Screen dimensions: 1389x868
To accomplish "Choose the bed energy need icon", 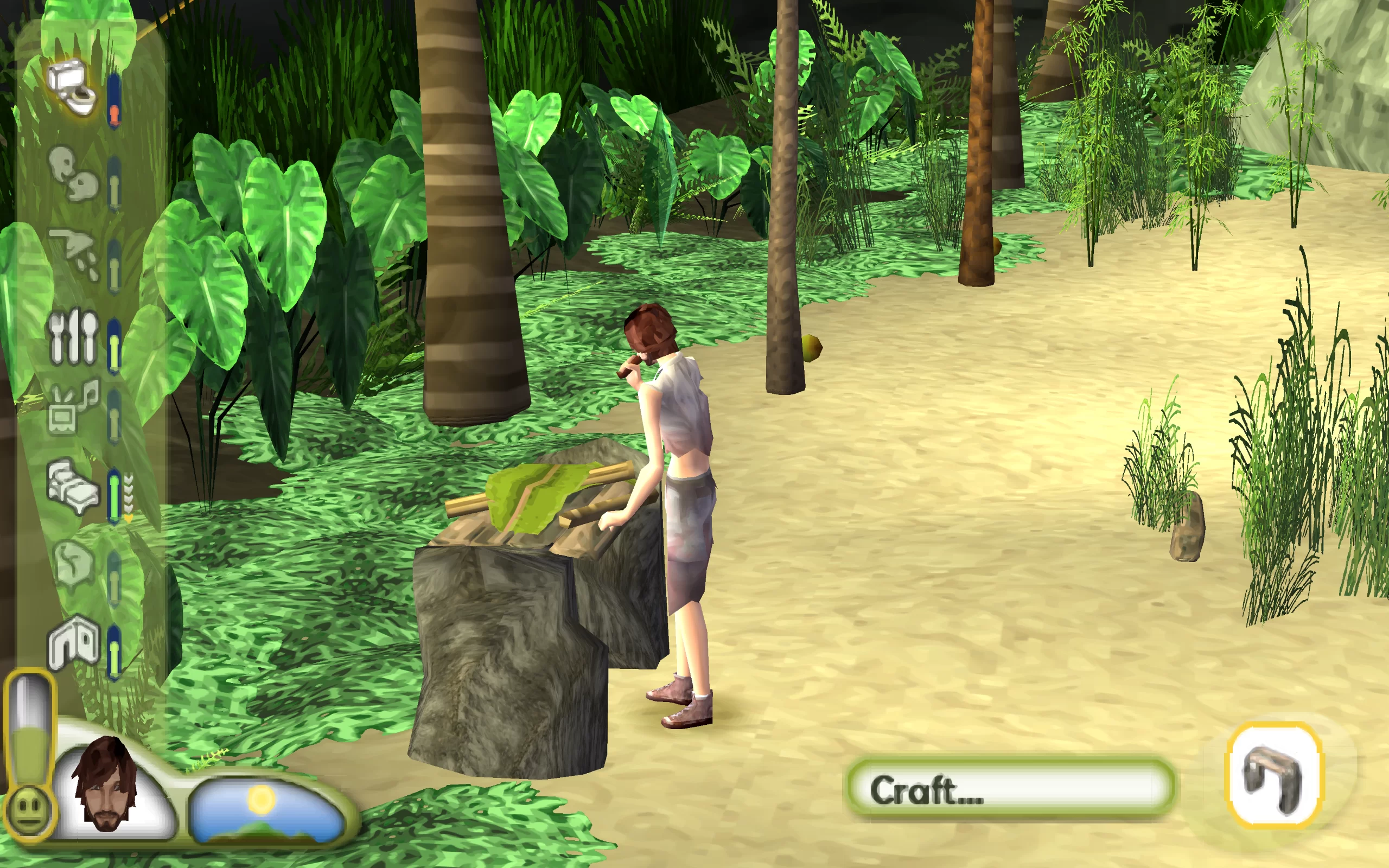I will 72,487.
